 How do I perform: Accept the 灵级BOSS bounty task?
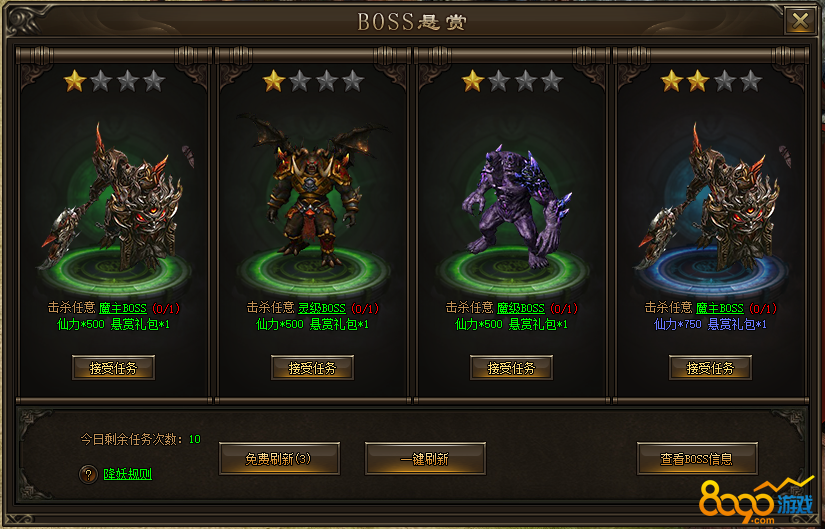coord(312,368)
